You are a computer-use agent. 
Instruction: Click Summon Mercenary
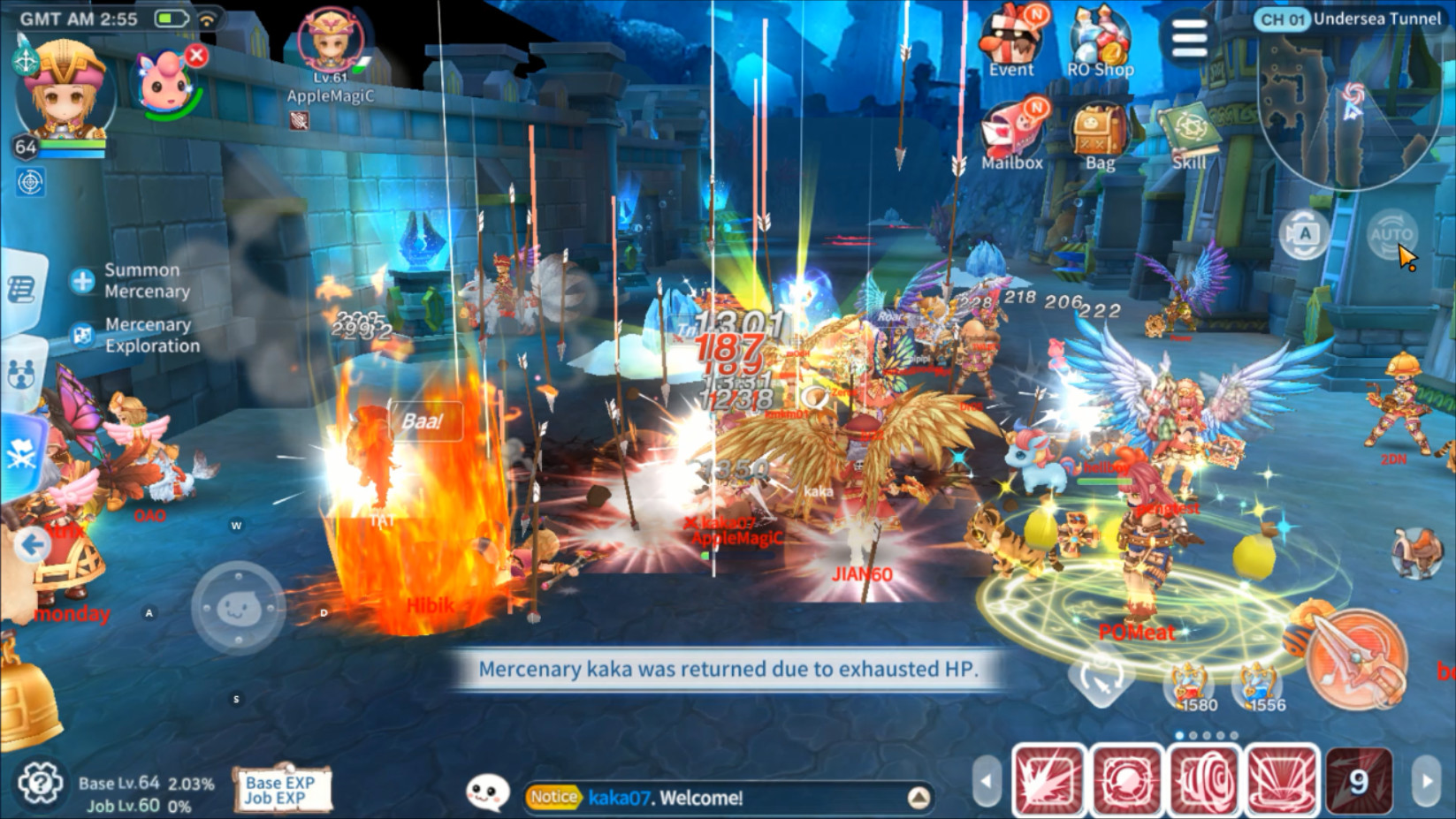click(x=141, y=279)
